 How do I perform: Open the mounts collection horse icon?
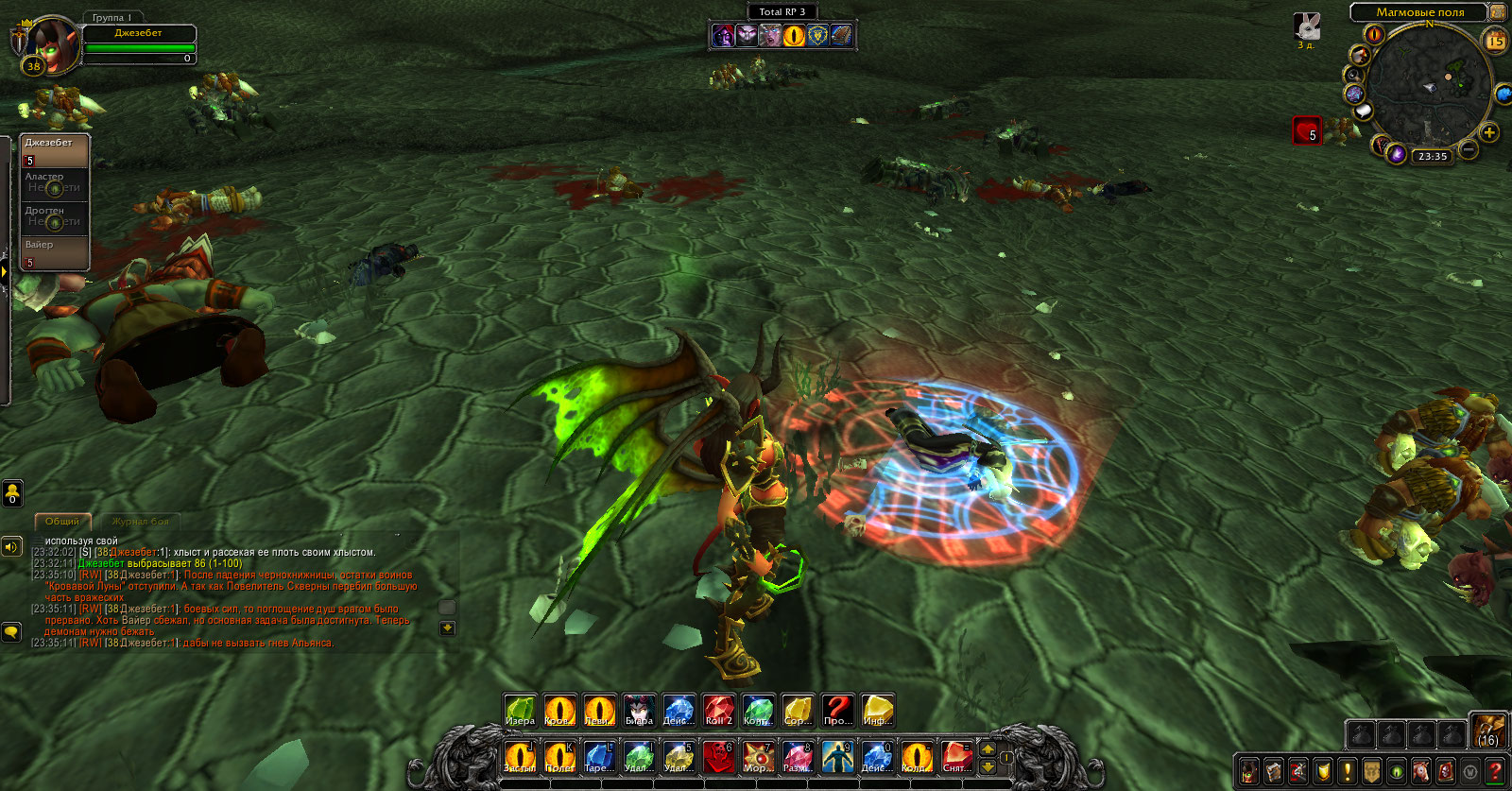[1421, 771]
